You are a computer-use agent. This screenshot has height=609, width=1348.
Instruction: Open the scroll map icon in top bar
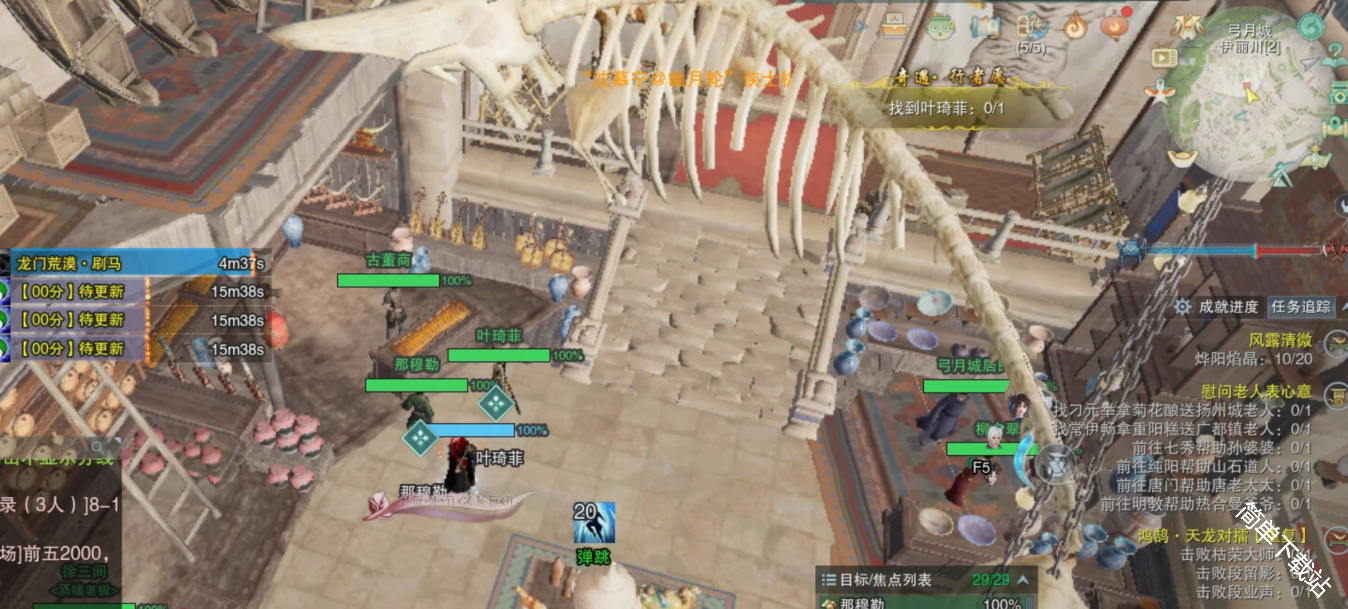coord(985,26)
